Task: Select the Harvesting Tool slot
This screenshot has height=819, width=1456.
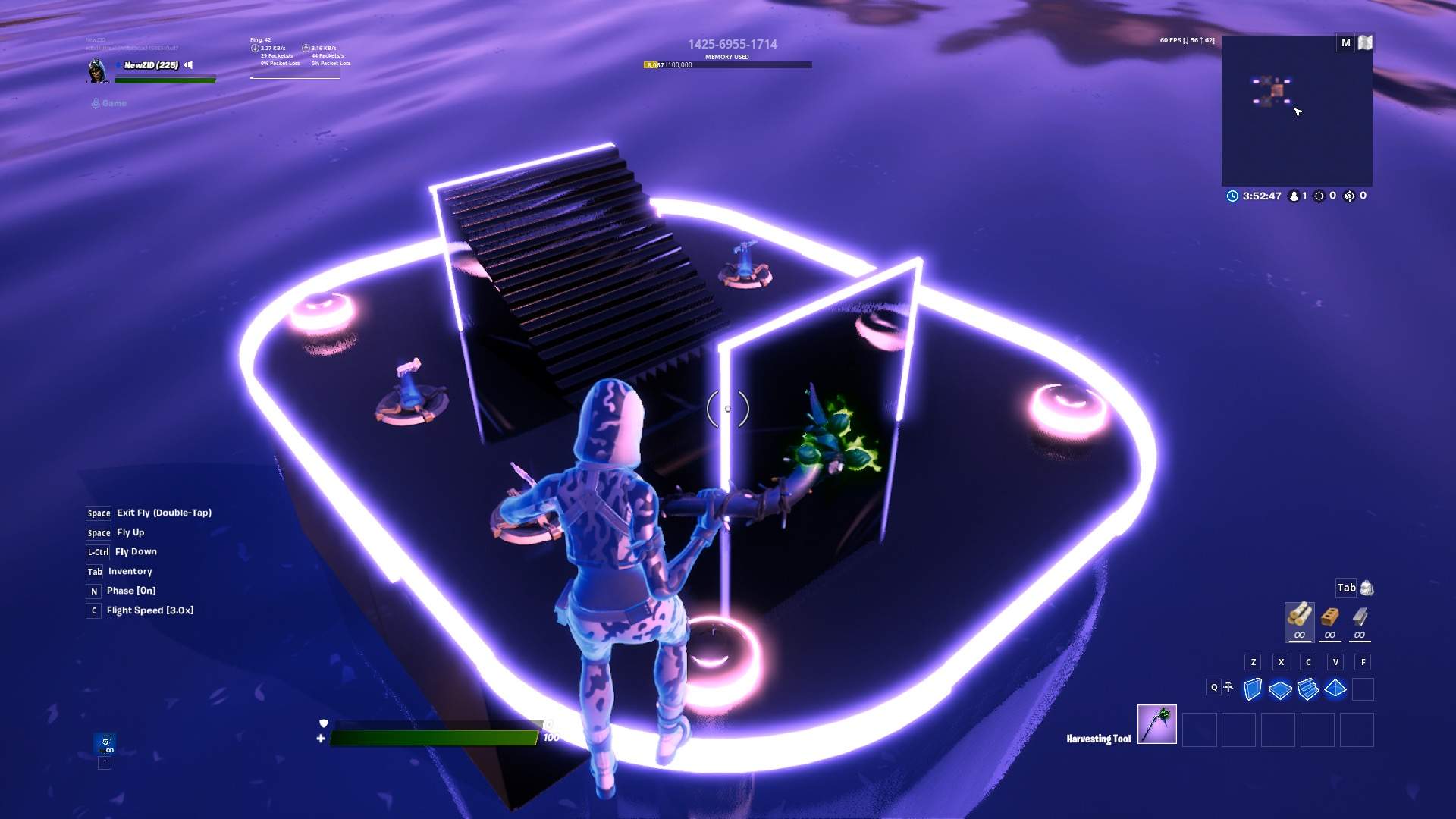Action: (1156, 725)
